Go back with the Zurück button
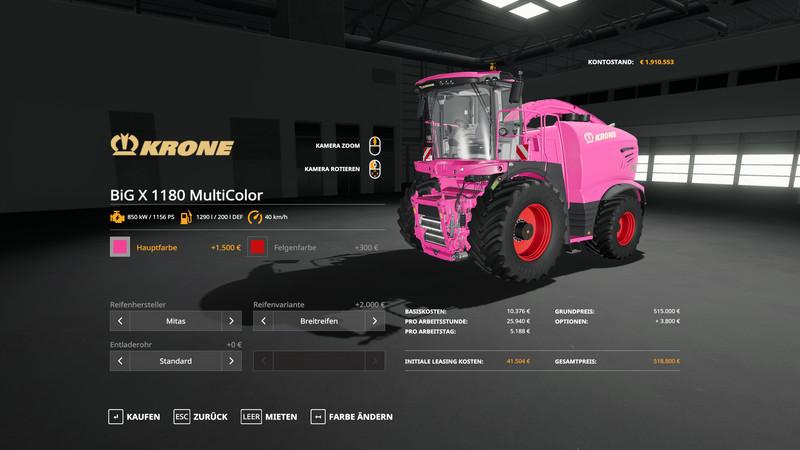This screenshot has height=450, width=800. [x=200, y=416]
